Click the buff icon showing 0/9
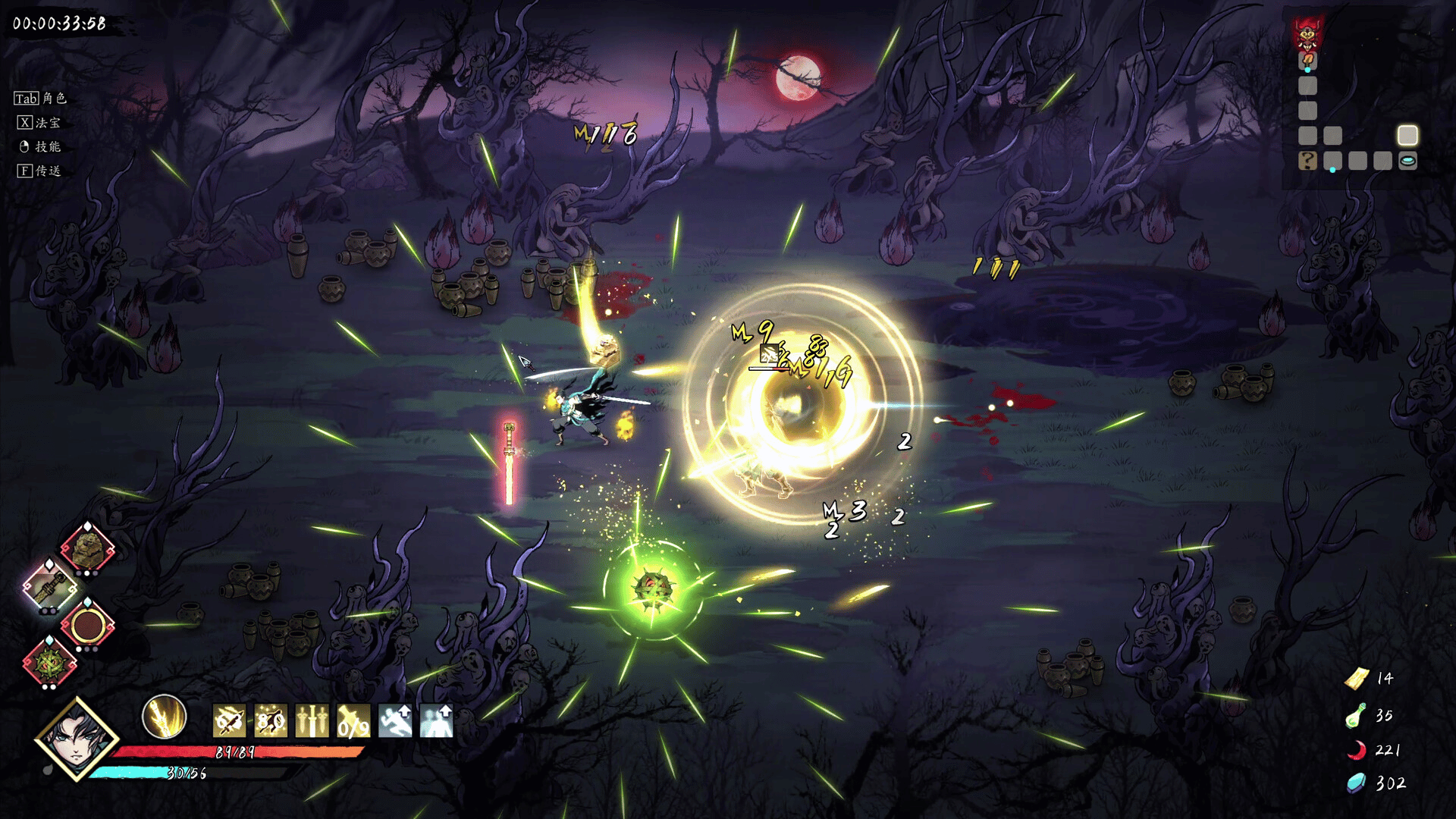The image size is (1456, 819). pyautogui.click(x=353, y=720)
